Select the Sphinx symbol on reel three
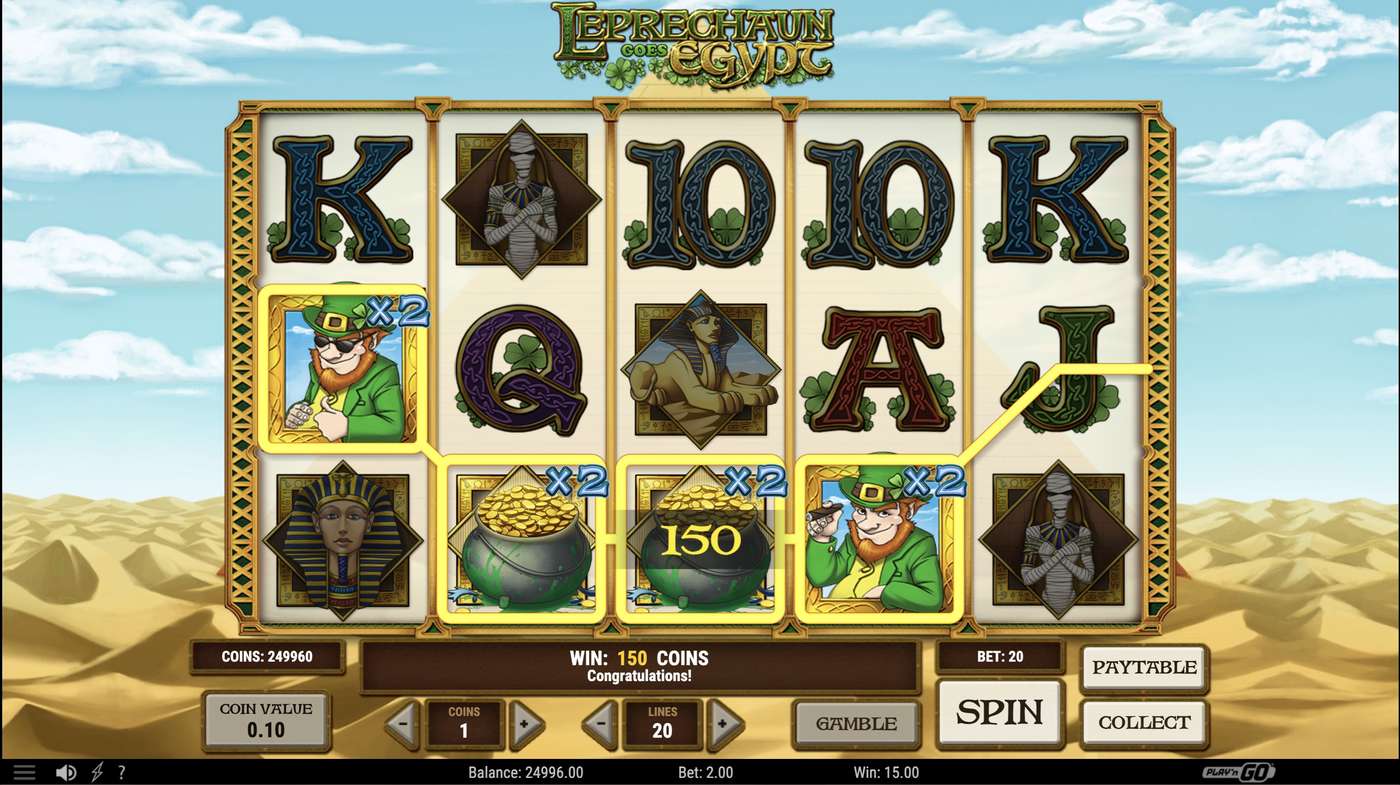This screenshot has height=785, width=1400. (x=700, y=368)
